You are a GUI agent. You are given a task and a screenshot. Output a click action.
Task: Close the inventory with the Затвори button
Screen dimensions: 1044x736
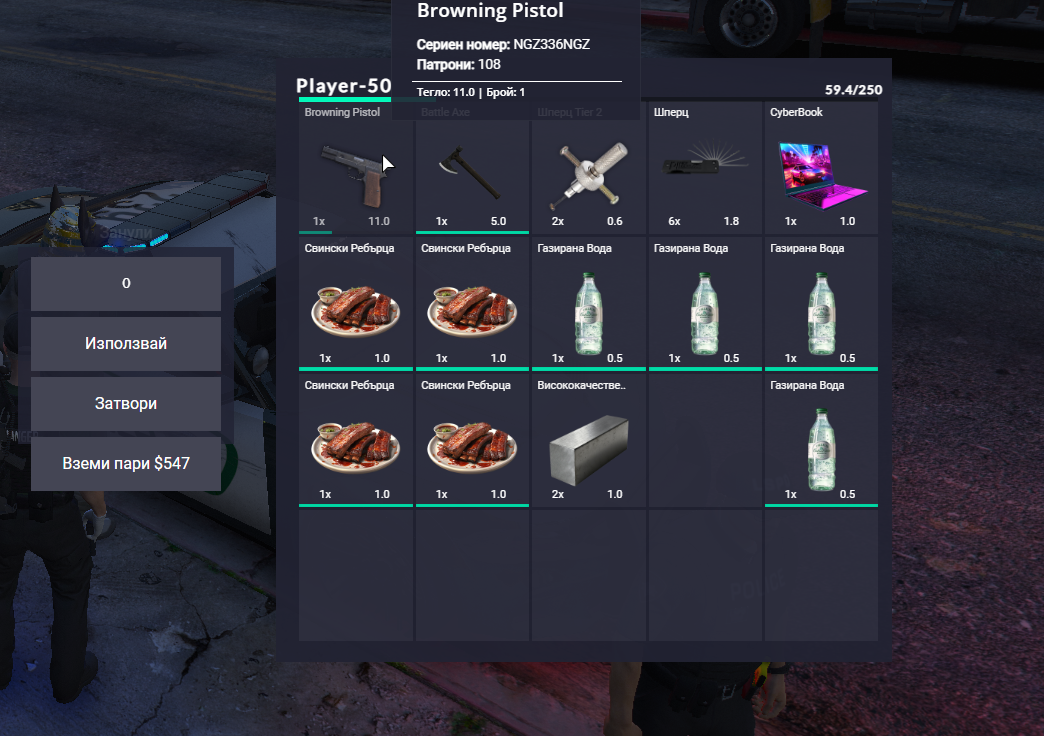[126, 404]
